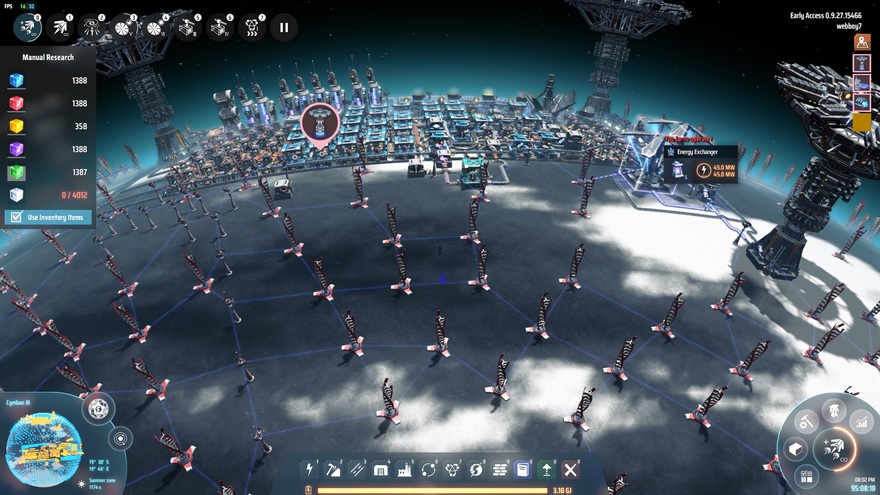This screenshot has width=880, height=495.
Task: Select the yellow matrix cube in Manual Research
Action: [16, 126]
